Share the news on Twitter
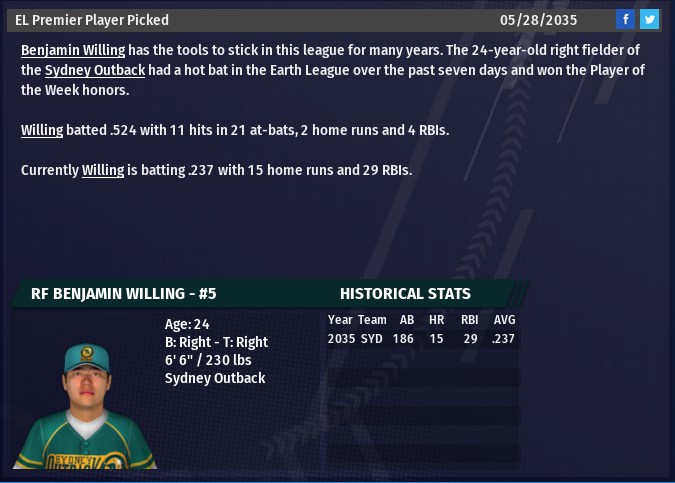Image resolution: width=675 pixels, height=483 pixels. (649, 19)
